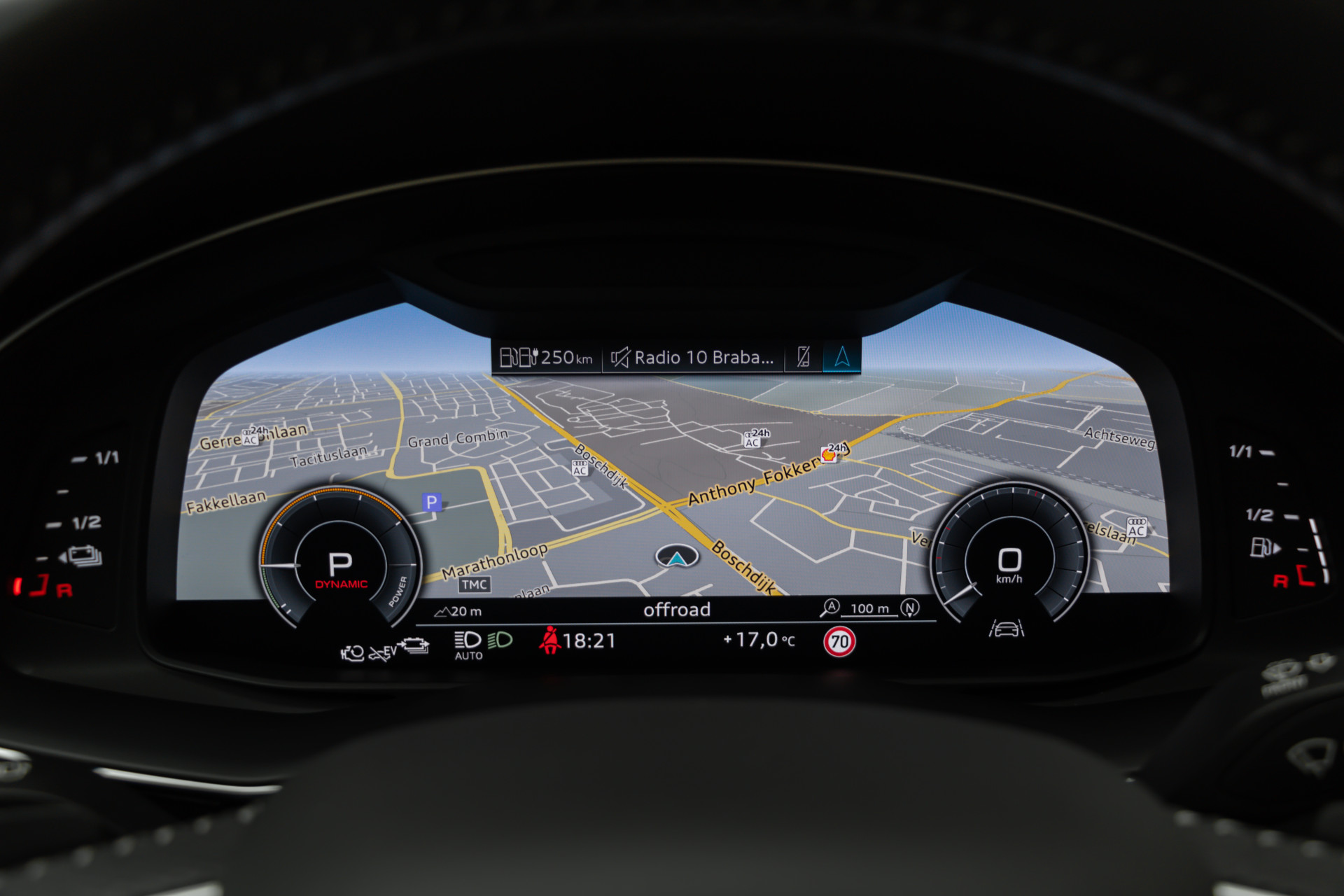
Task: Open the navigation arrow tab
Action: (x=842, y=357)
